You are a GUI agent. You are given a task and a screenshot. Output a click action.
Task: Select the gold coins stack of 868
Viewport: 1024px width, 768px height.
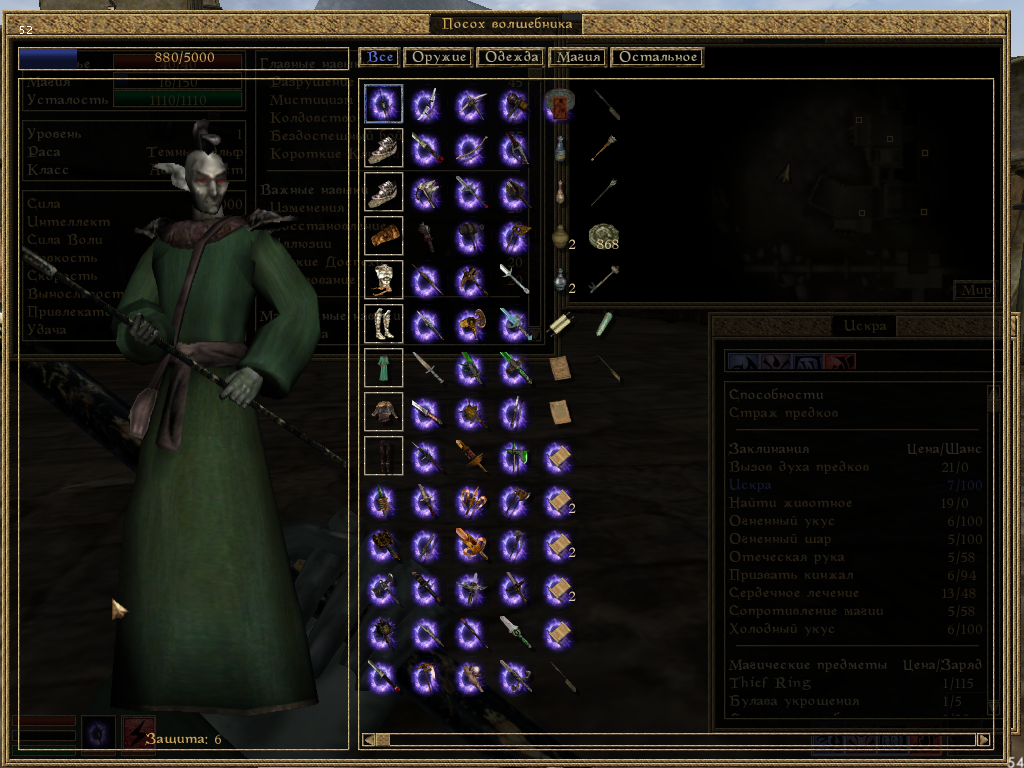pyautogui.click(x=603, y=237)
